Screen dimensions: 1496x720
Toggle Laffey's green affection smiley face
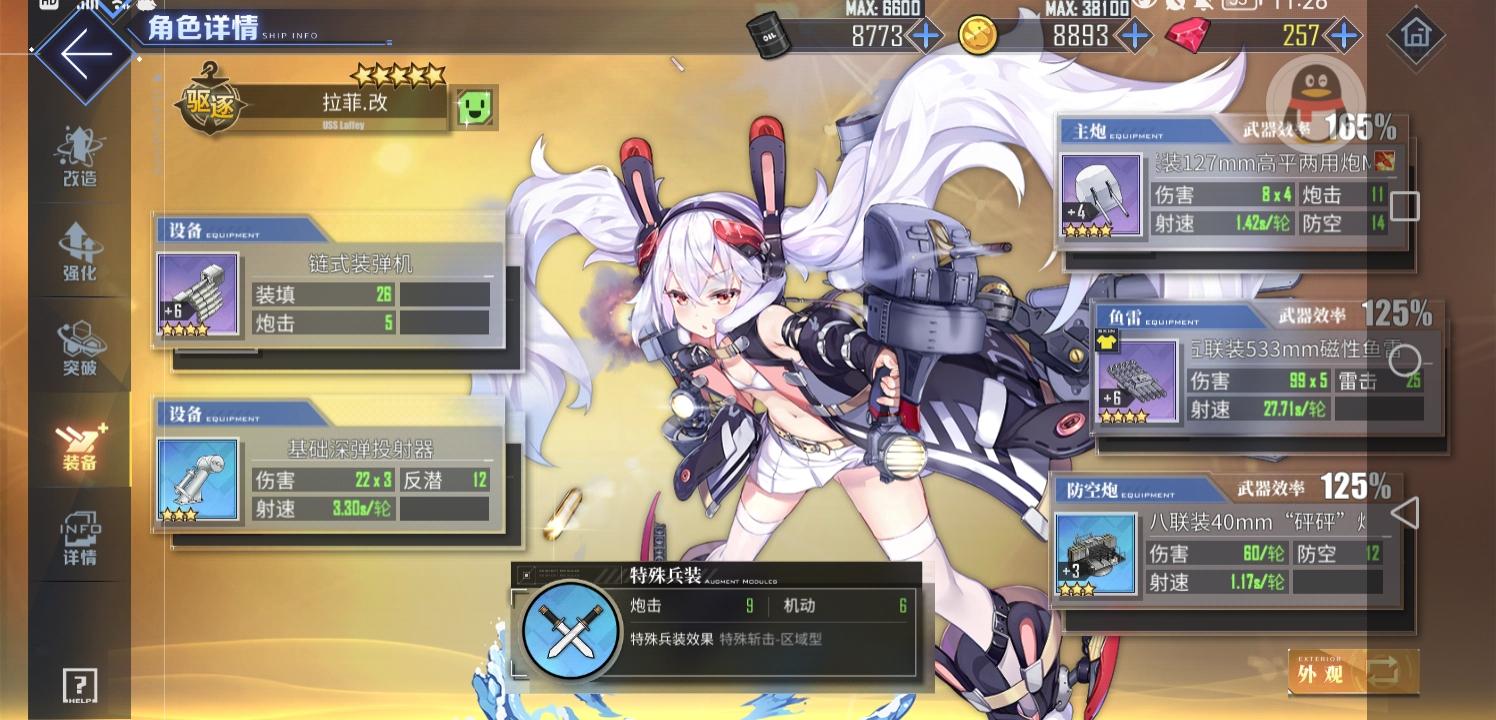pyautogui.click(x=474, y=108)
